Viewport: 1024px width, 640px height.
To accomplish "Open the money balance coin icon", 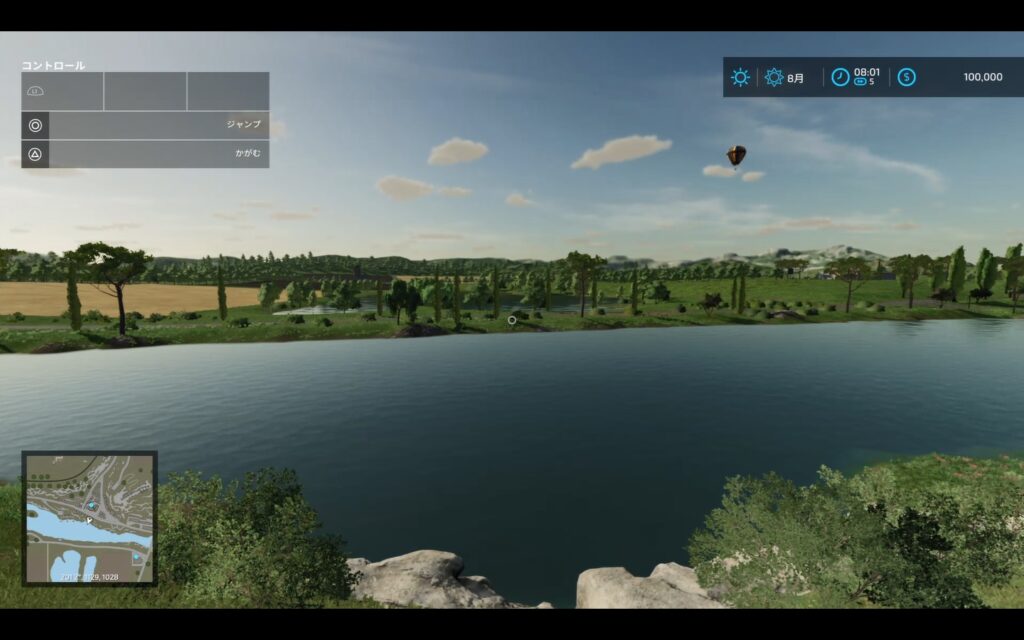I will coord(906,77).
